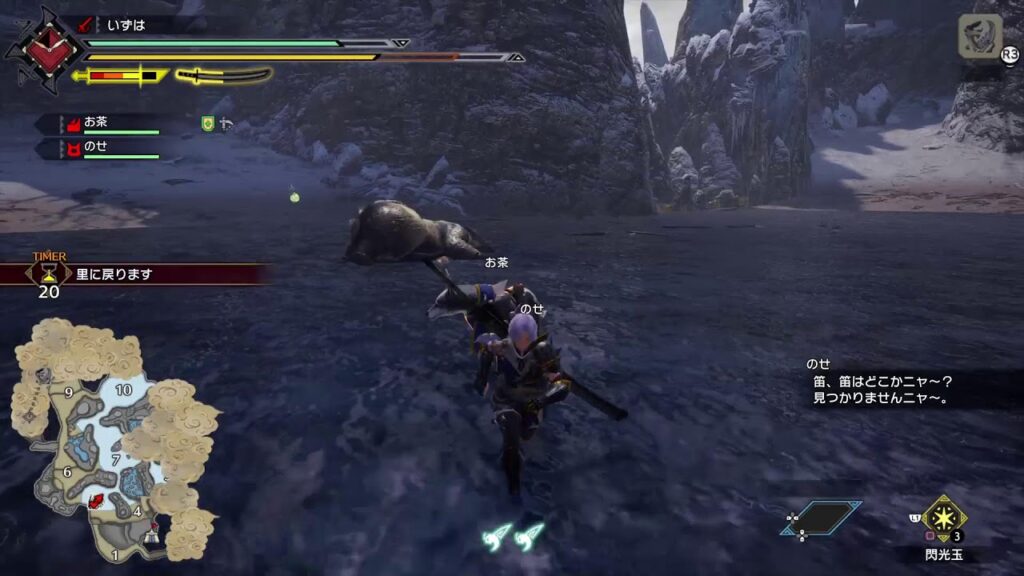Select the weapon sharpness gauge
This screenshot has width=1024, height=576.
click(120, 75)
